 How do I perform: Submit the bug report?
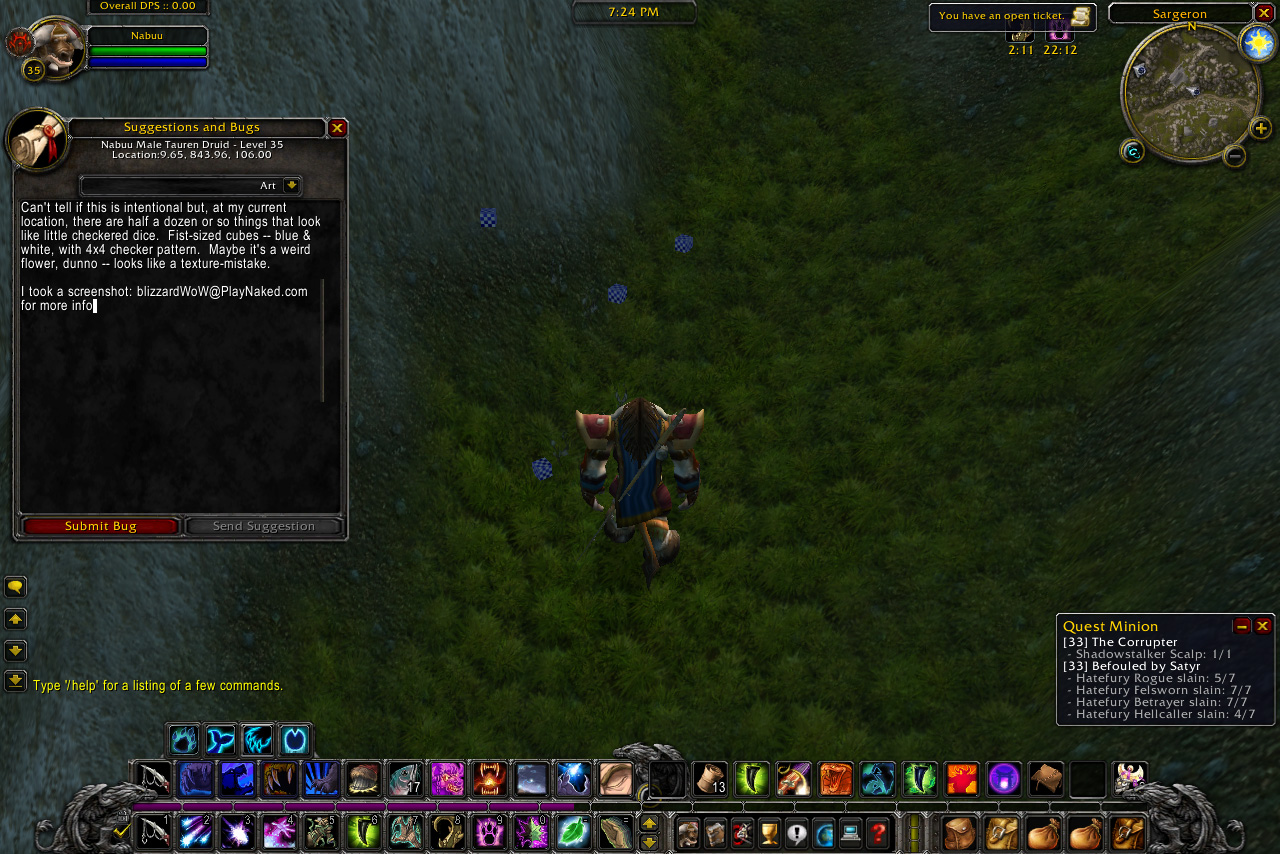coord(100,526)
